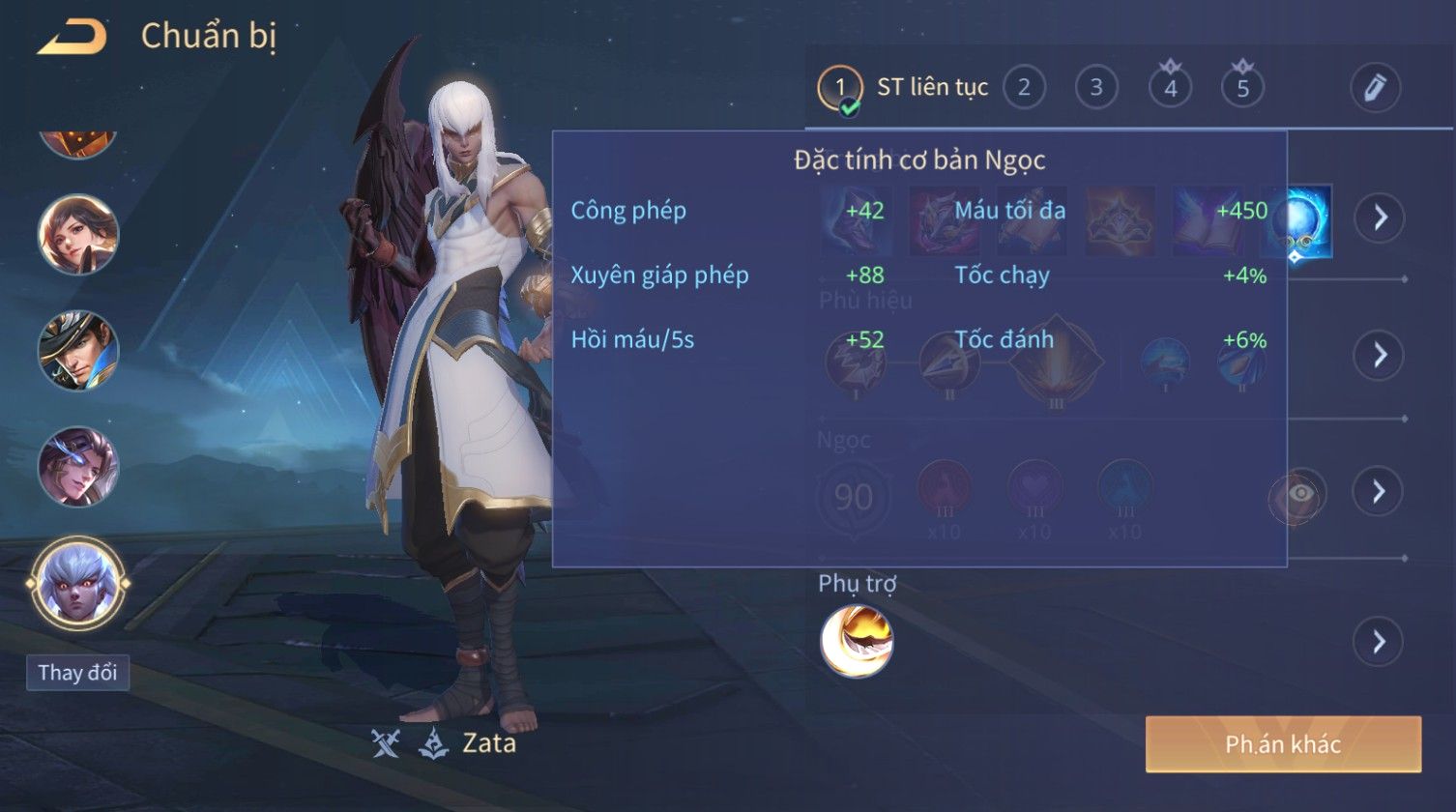
Task: Choose the cowboy hat hero portrait
Action: (77, 350)
